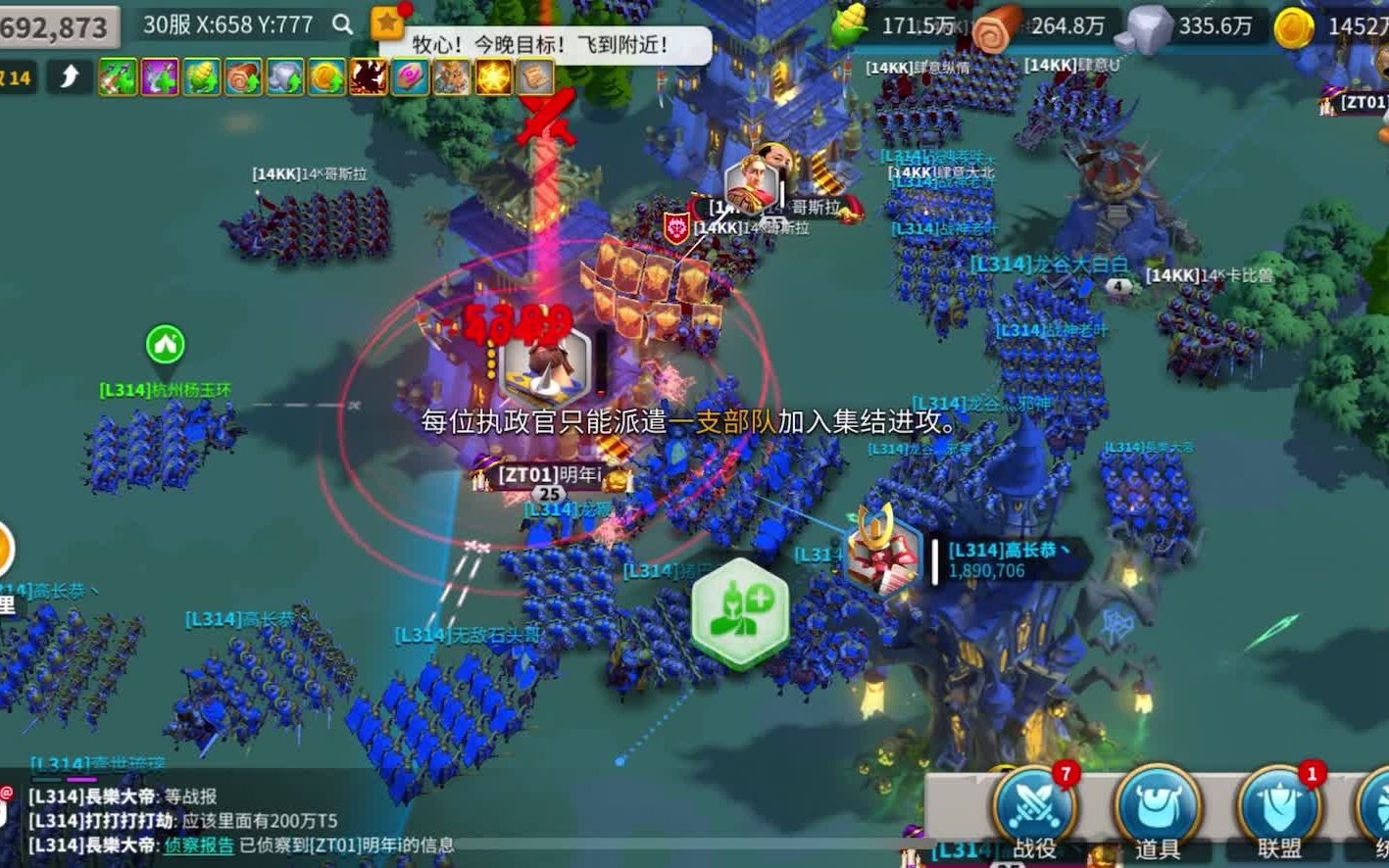Select the scroll buff icon
Image resolution: width=1389 pixels, height=868 pixels.
535,77
